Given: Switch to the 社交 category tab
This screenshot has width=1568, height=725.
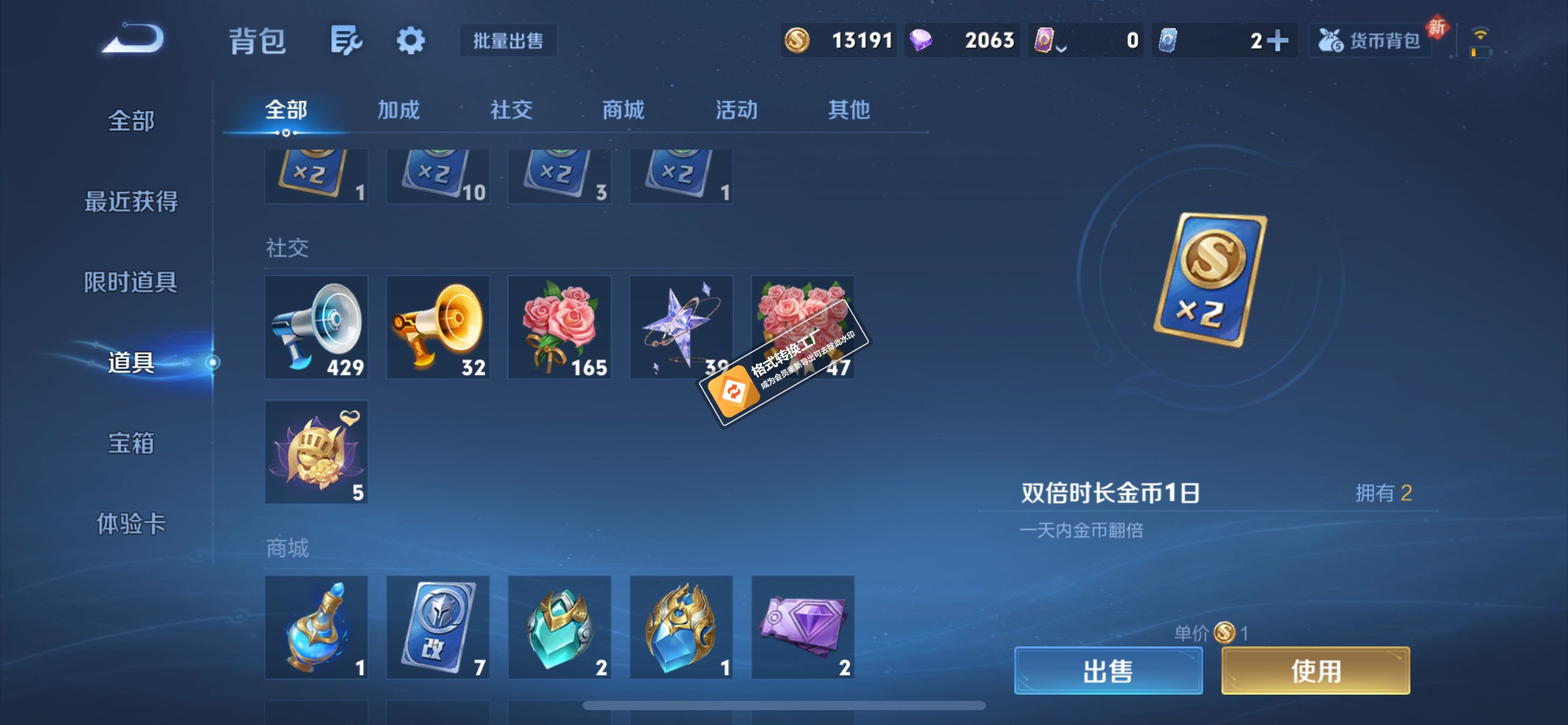Looking at the screenshot, I should tap(510, 110).
